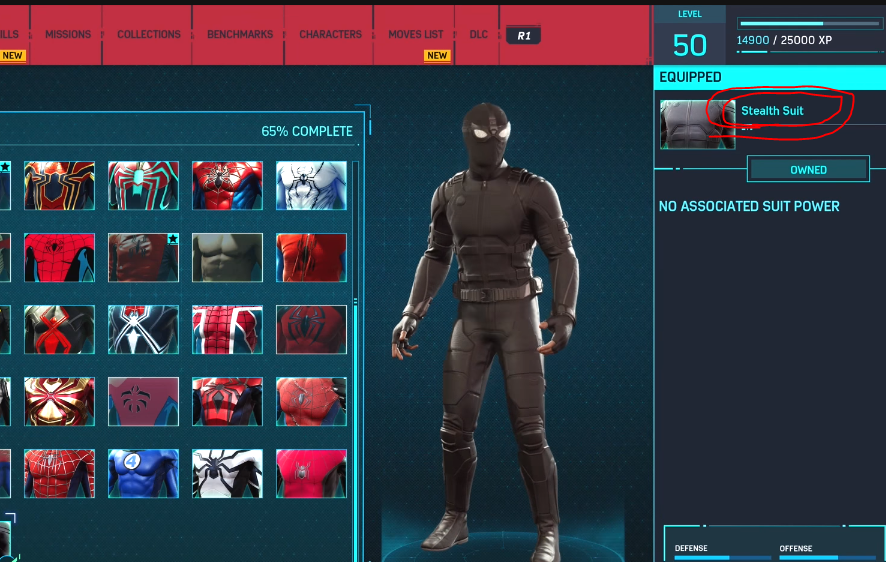This screenshot has height=562, width=886.
Task: Select the gold and red armored suit
Action: 59,401
